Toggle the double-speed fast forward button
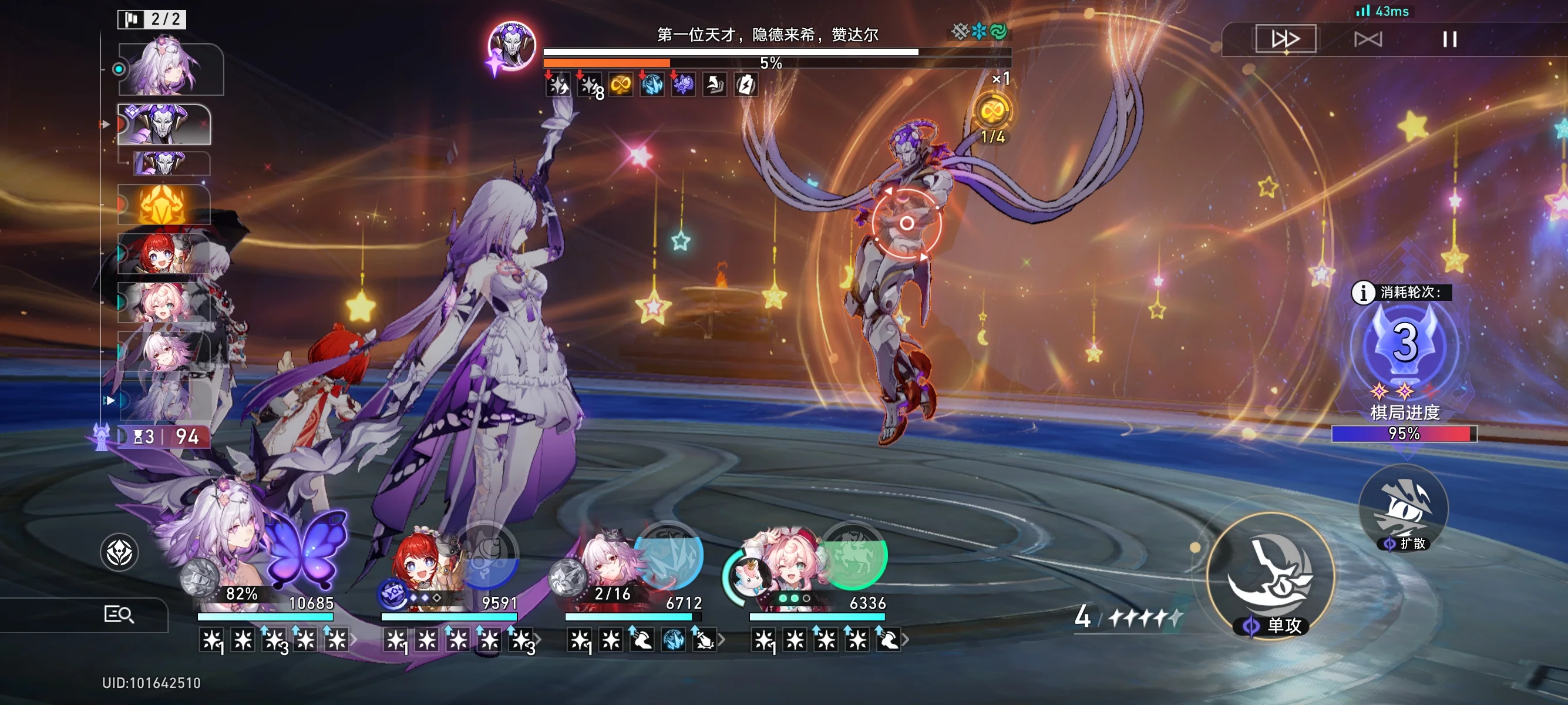The height and width of the screenshot is (705, 1568). pos(1285,39)
